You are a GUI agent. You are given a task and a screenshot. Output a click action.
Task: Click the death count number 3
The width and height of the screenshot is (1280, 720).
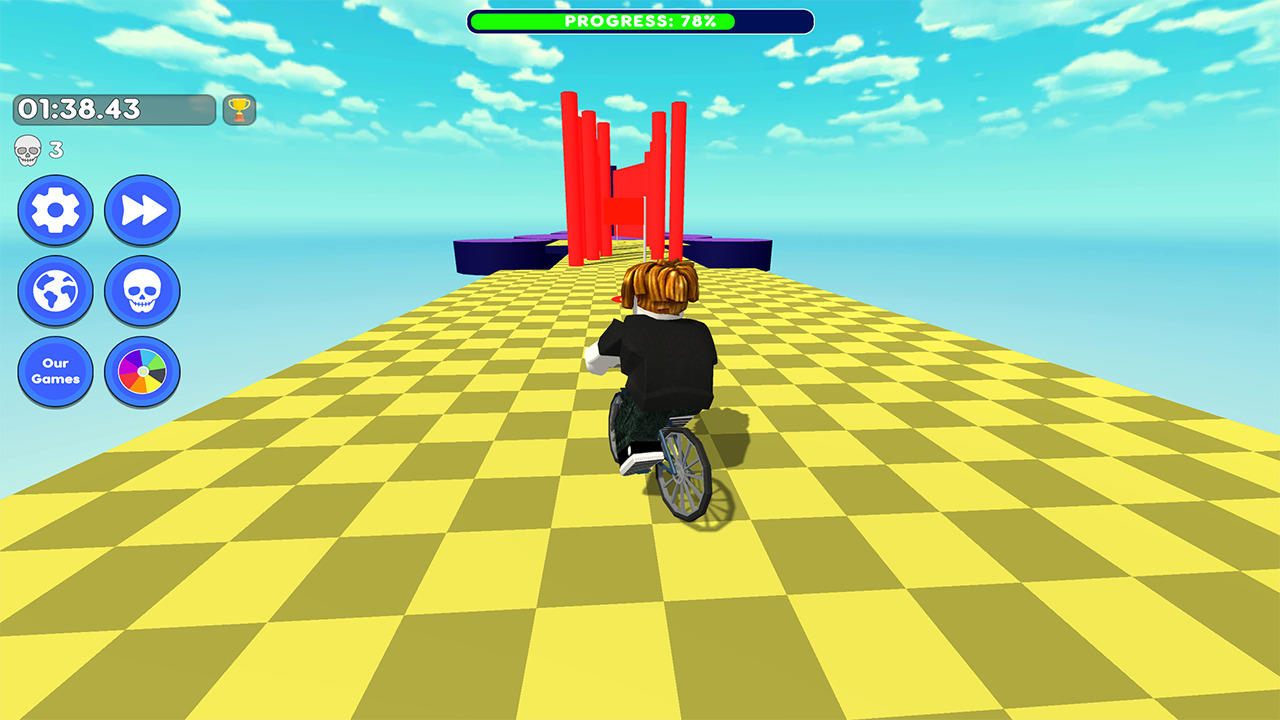tap(55, 148)
